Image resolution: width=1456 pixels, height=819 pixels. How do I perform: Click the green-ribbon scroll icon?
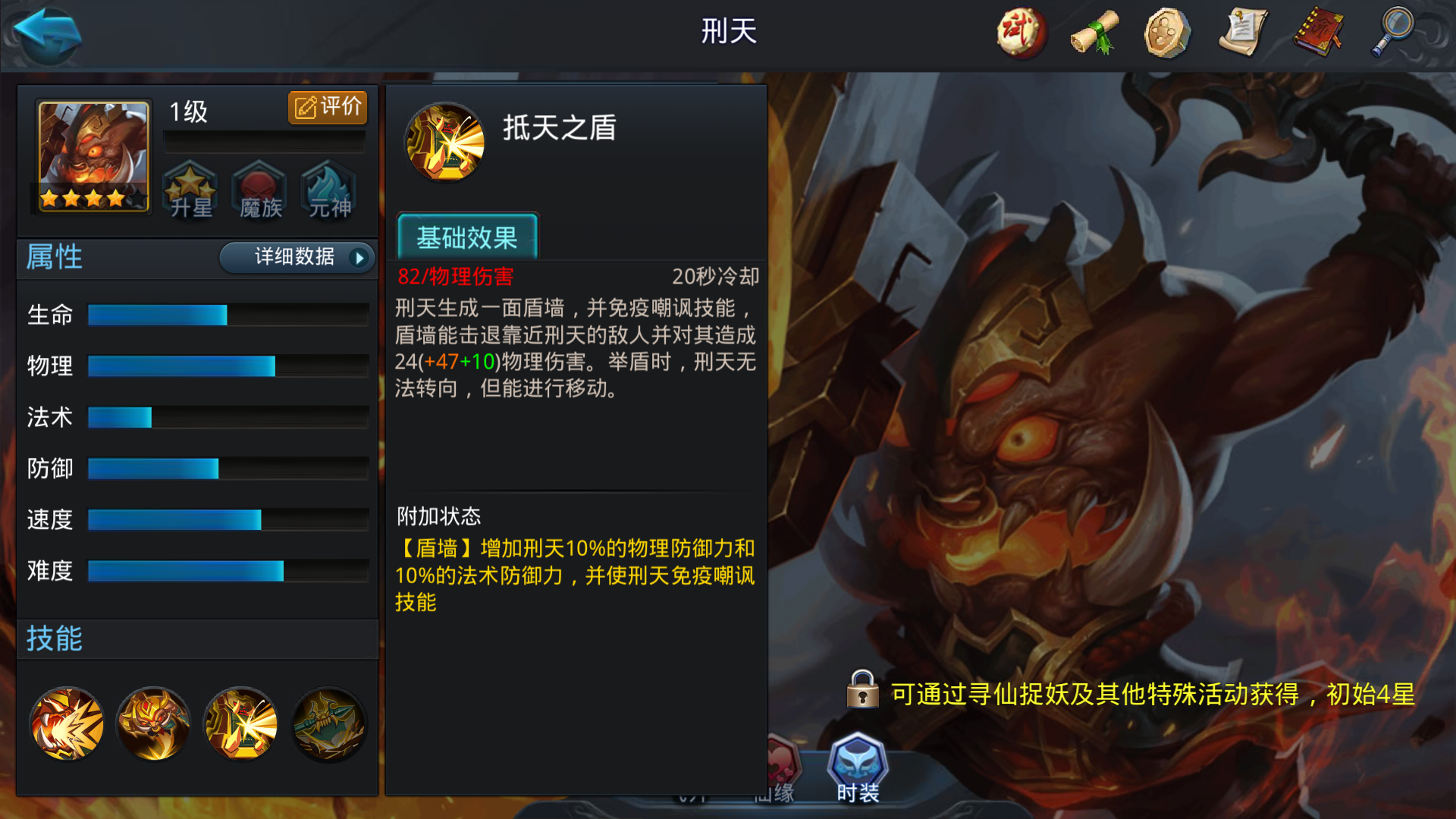pos(1093,34)
